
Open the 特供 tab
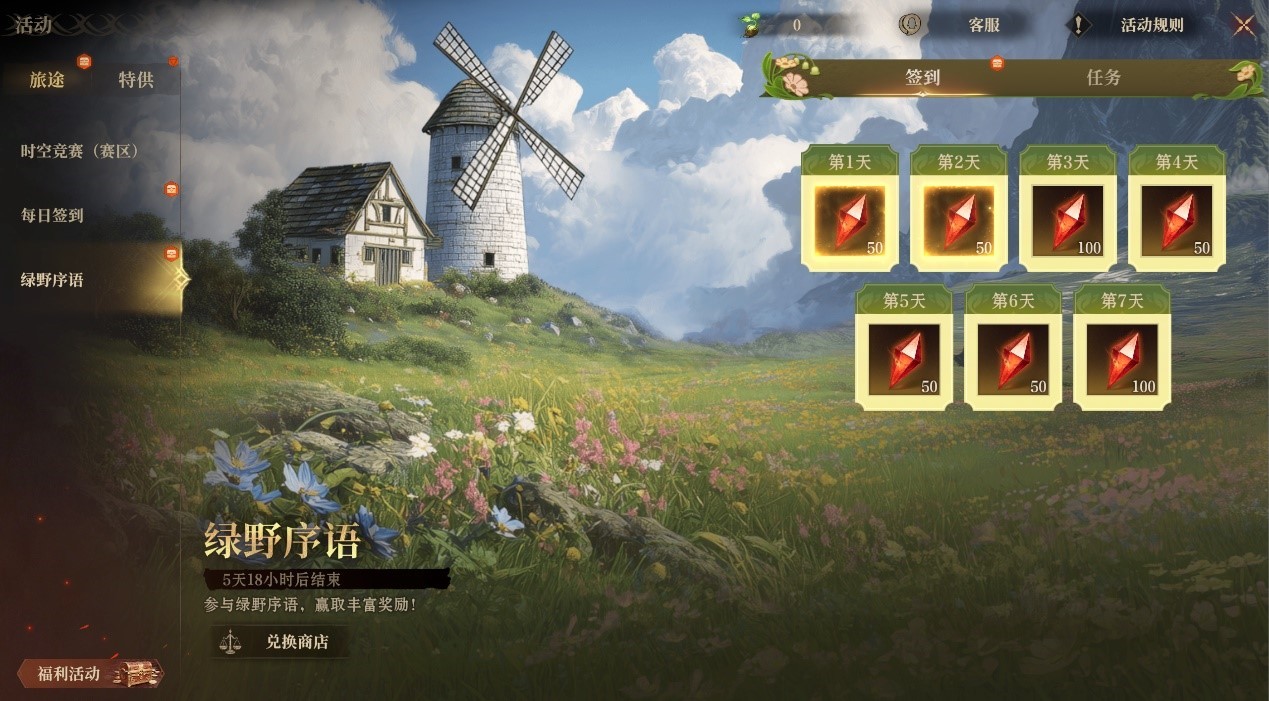coord(136,80)
